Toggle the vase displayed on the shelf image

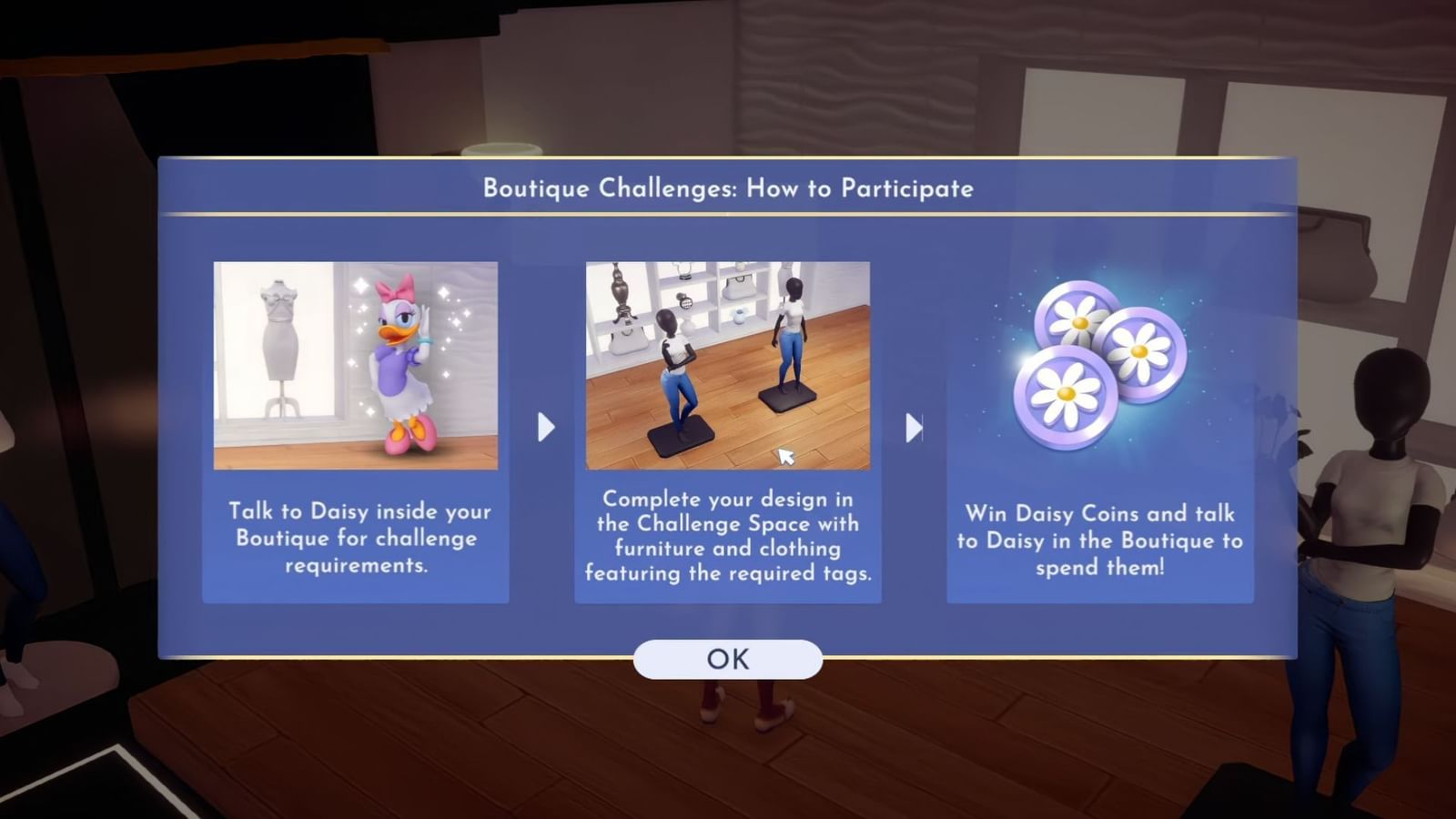(x=738, y=317)
